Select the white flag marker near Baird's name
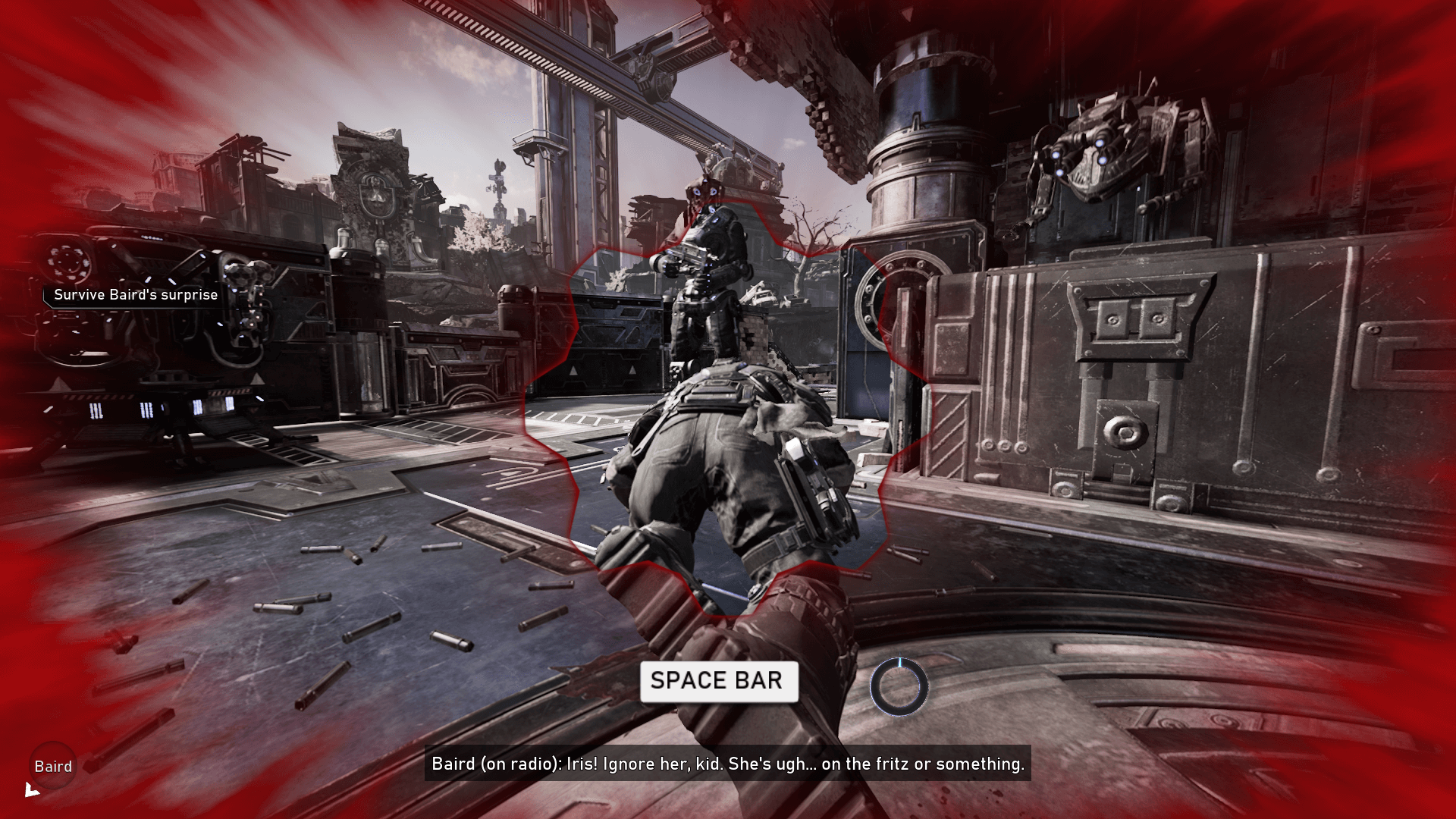Viewport: 1456px width, 819px height. click(32, 789)
